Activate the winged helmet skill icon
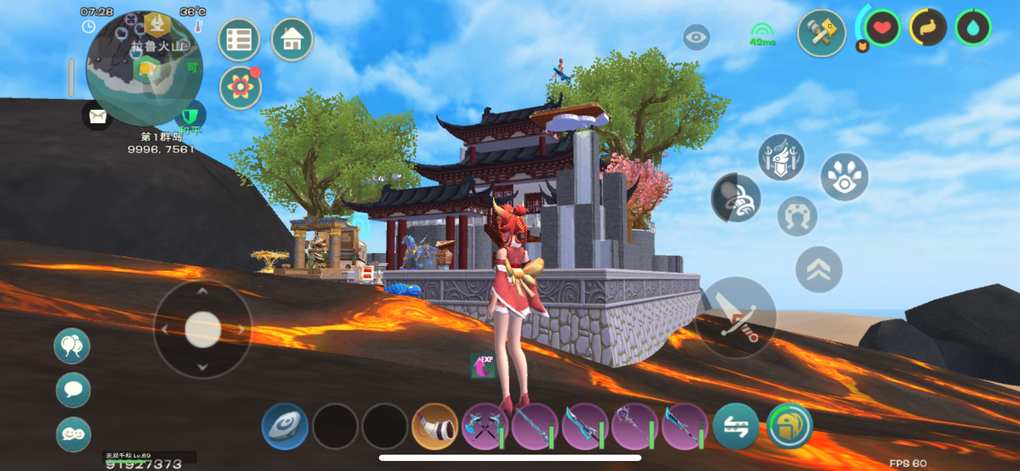 781,158
